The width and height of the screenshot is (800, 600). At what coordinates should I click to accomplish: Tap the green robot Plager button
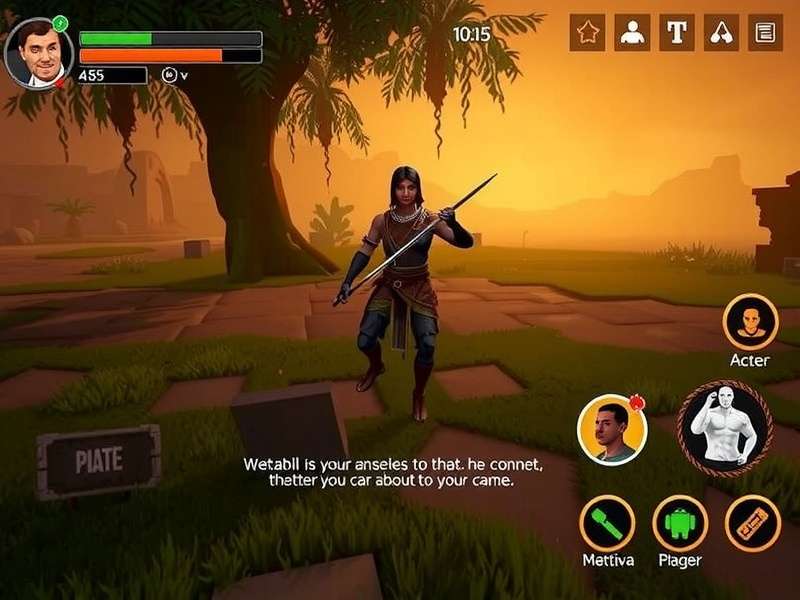coord(680,523)
